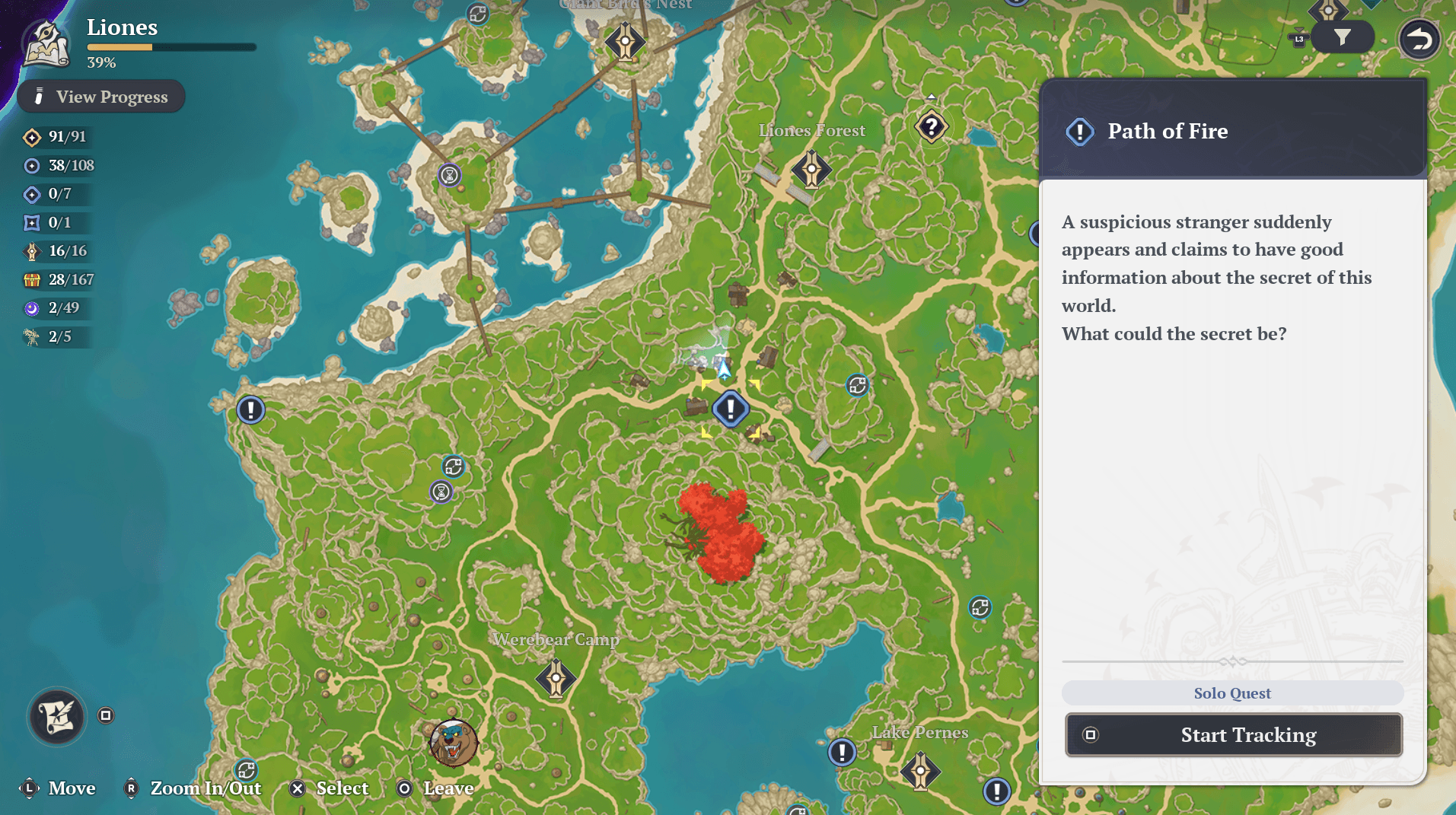The width and height of the screenshot is (1456, 815).
Task: Select the Werebear Camp waypoint marker
Action: click(x=556, y=678)
